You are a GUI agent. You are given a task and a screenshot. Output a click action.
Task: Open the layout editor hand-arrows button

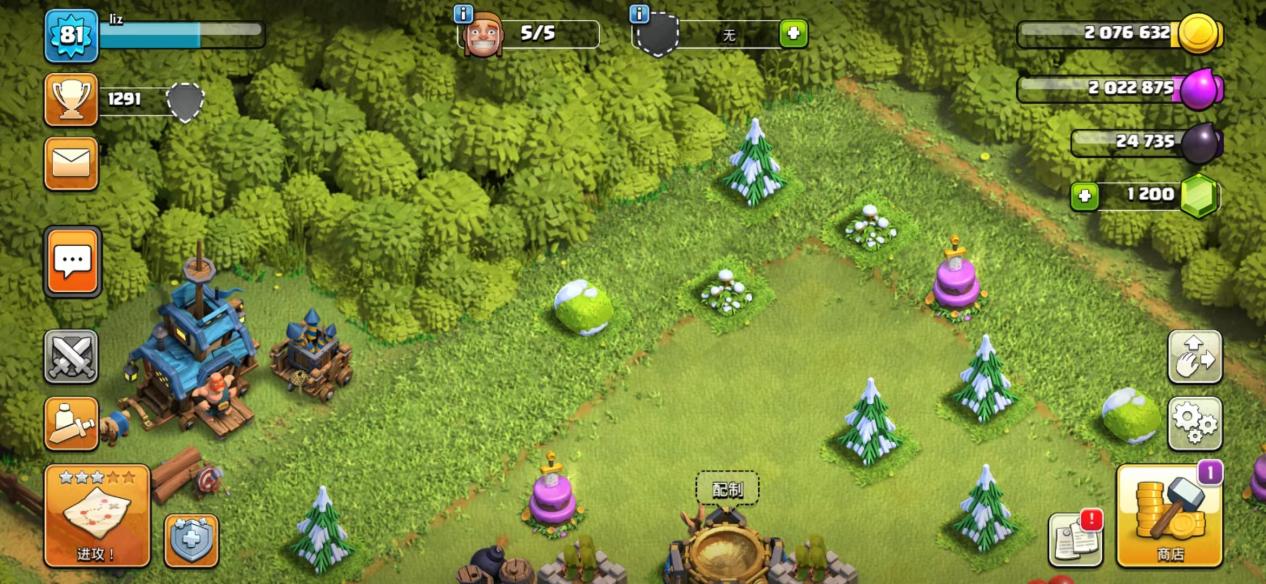[x=1194, y=357]
